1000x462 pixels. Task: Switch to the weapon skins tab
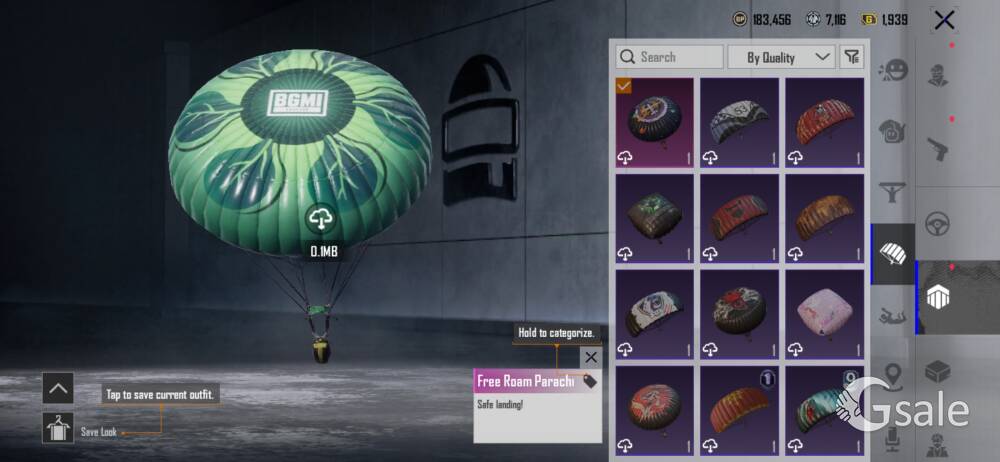click(938, 150)
